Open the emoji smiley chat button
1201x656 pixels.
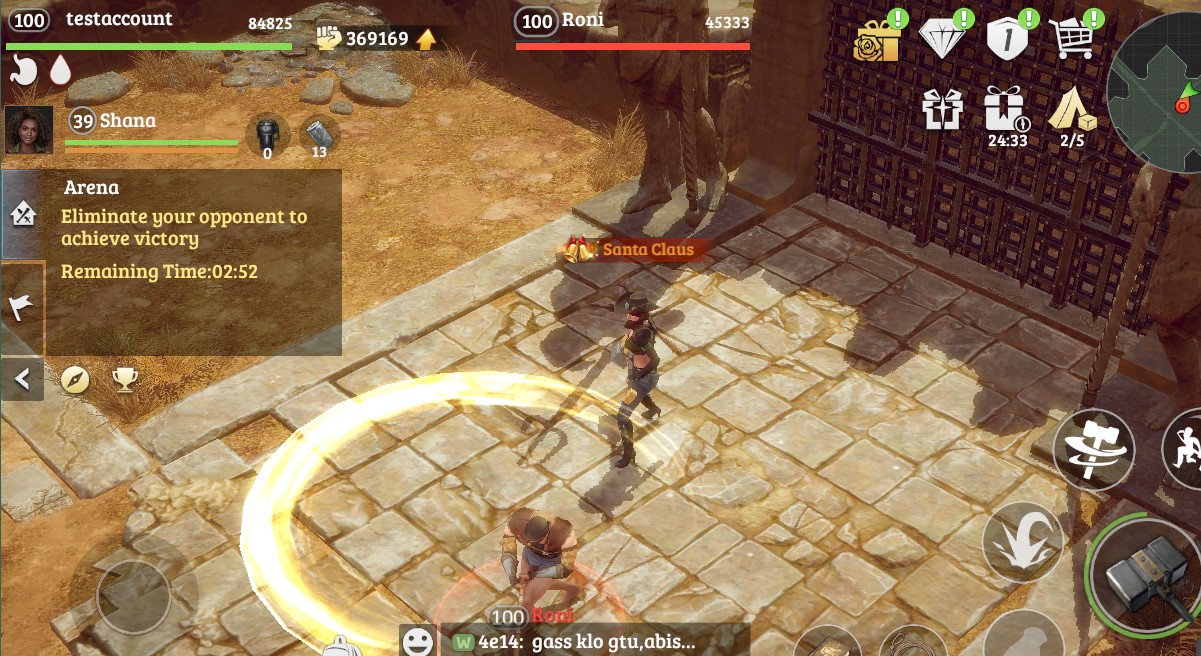coord(417,641)
